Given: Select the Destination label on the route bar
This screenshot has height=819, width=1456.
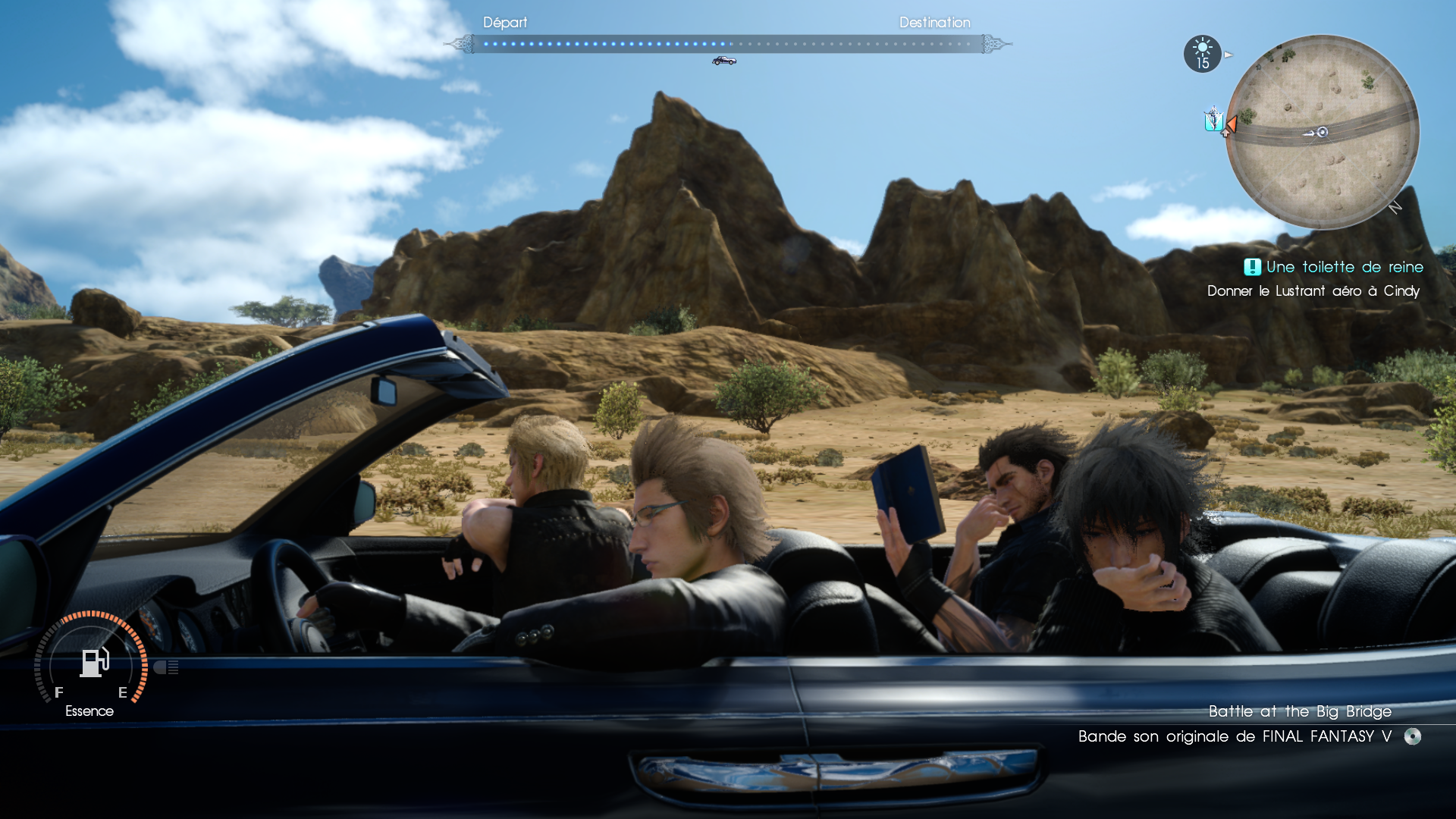Looking at the screenshot, I should point(934,23).
